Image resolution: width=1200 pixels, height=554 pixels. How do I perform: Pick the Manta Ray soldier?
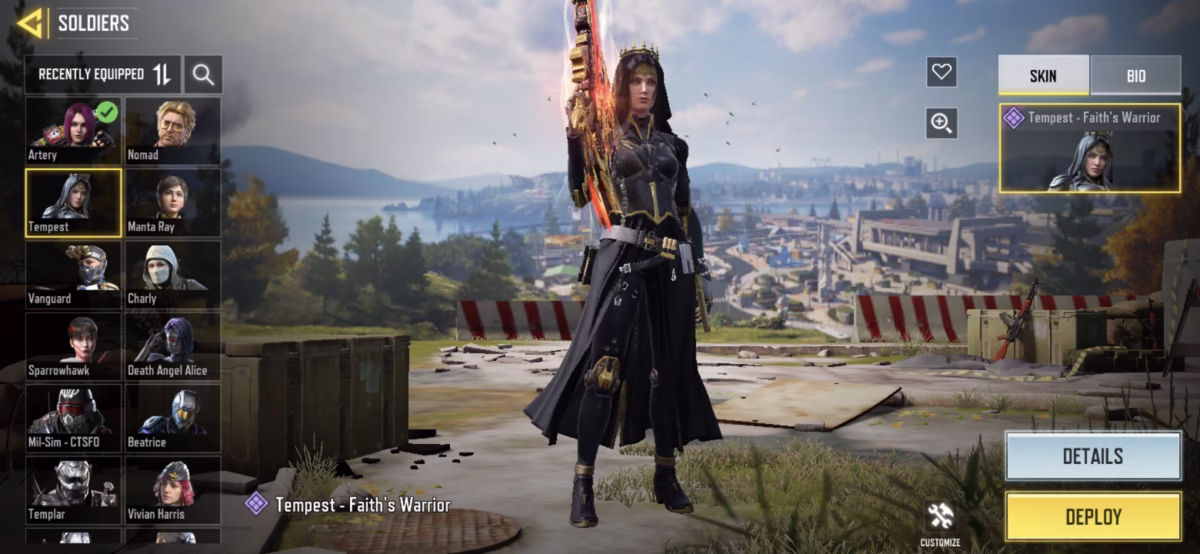tap(173, 203)
